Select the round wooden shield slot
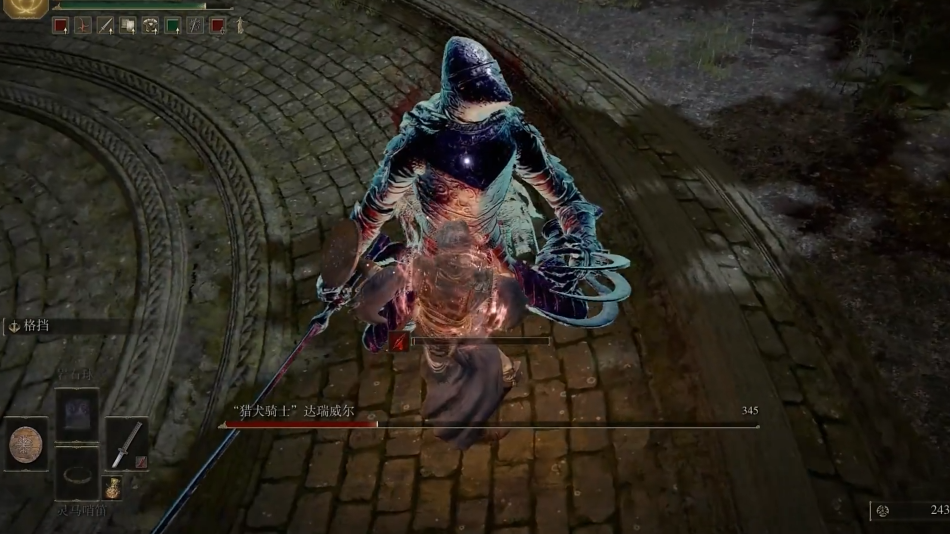Image resolution: width=950 pixels, height=534 pixels. pos(26,443)
